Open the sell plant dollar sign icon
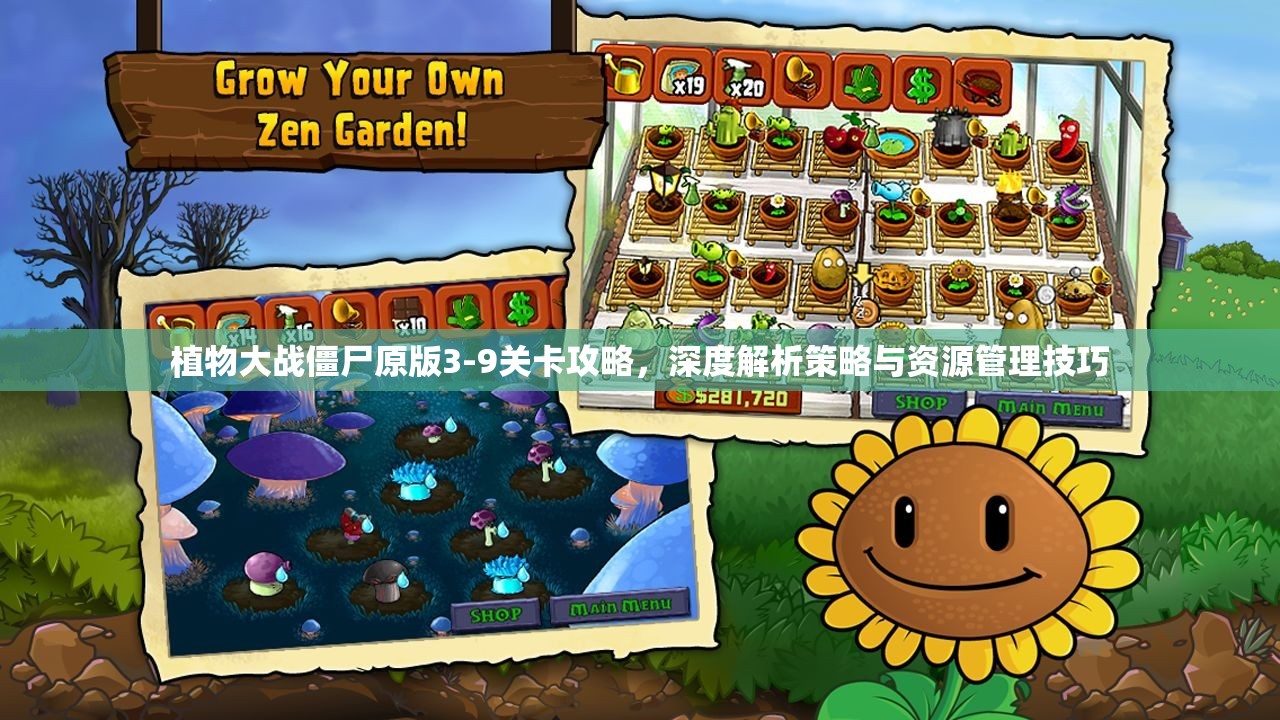This screenshot has width=1280, height=720. pos(918,81)
